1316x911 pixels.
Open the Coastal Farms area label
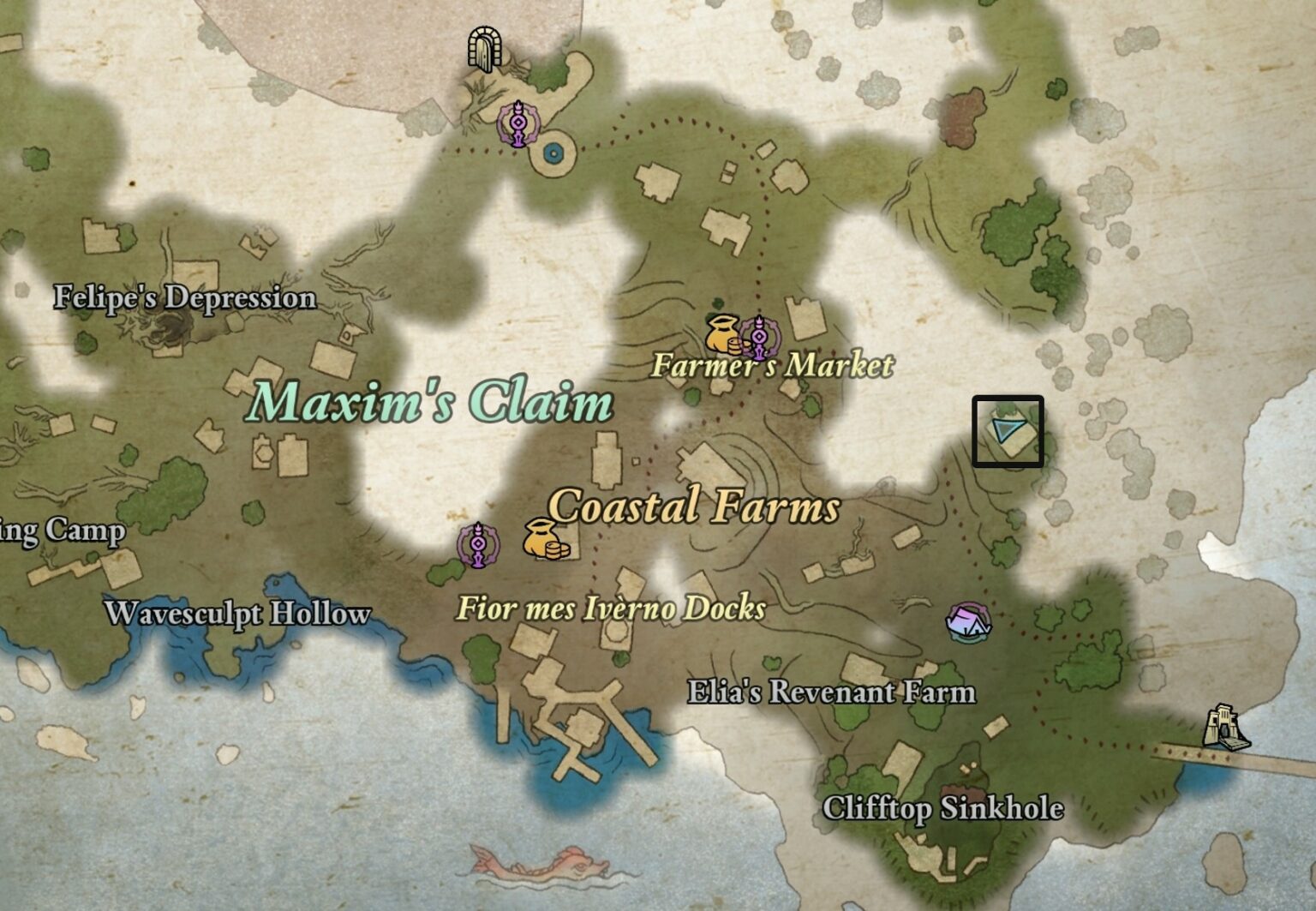point(694,510)
